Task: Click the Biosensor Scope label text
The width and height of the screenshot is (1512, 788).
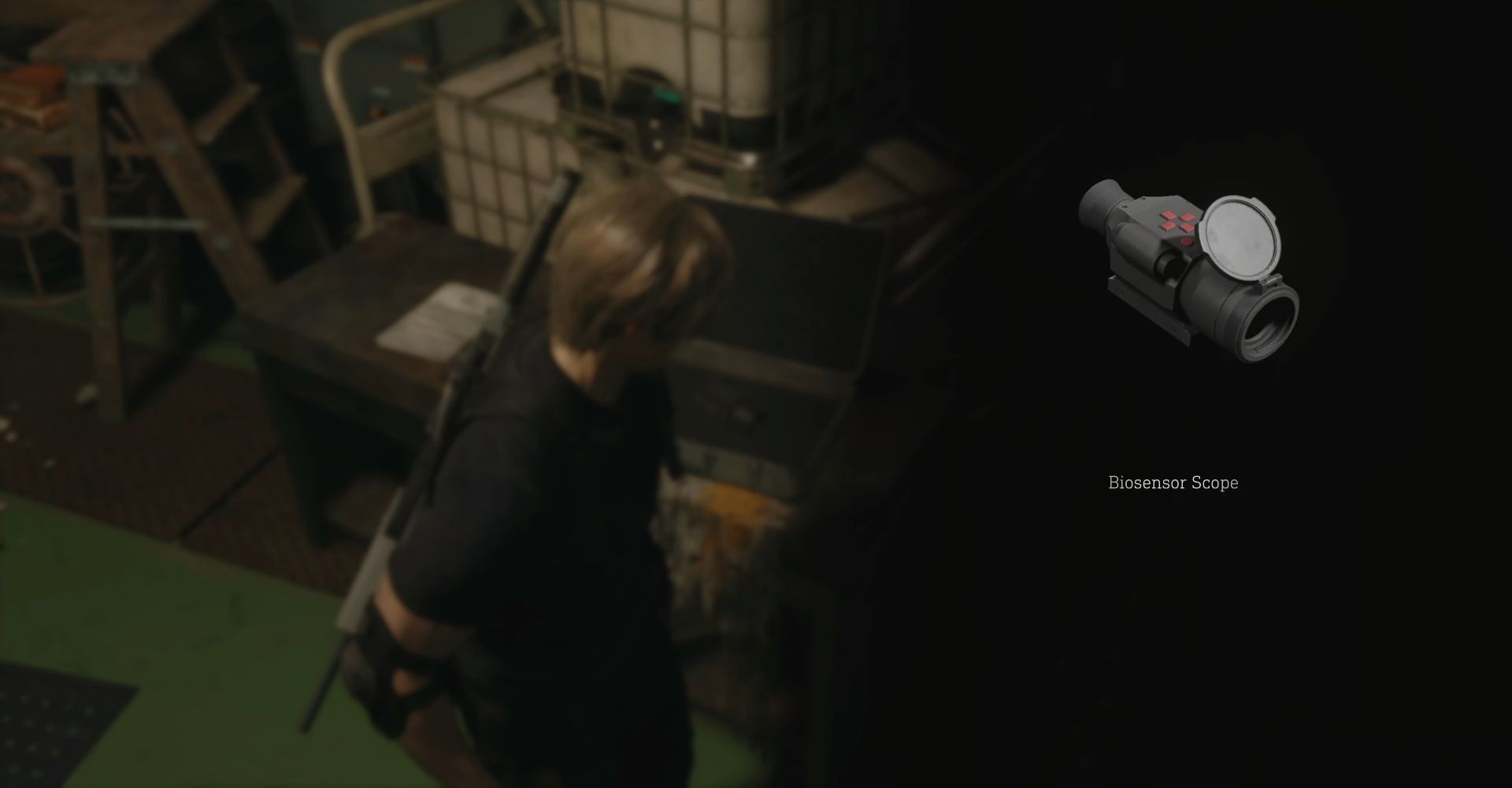Action: pos(1173,483)
